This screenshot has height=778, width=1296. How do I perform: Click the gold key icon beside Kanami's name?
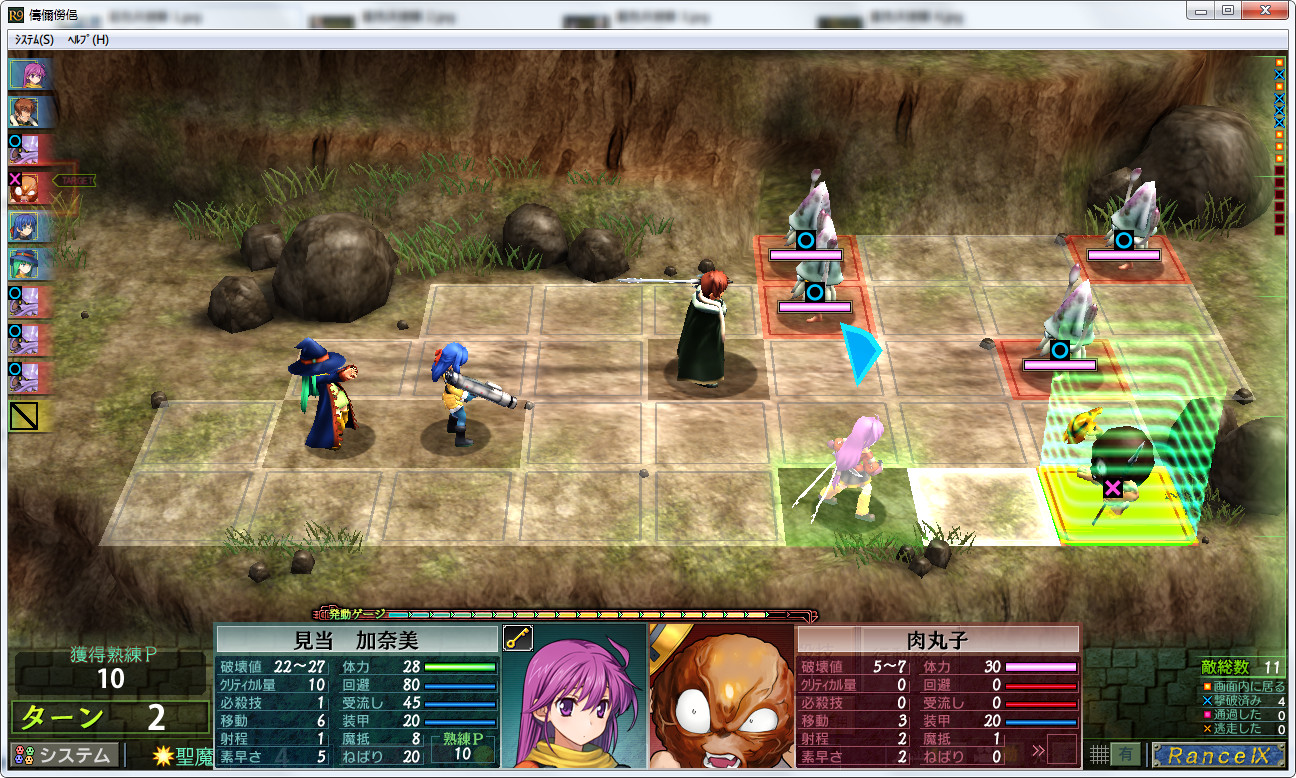[518, 639]
